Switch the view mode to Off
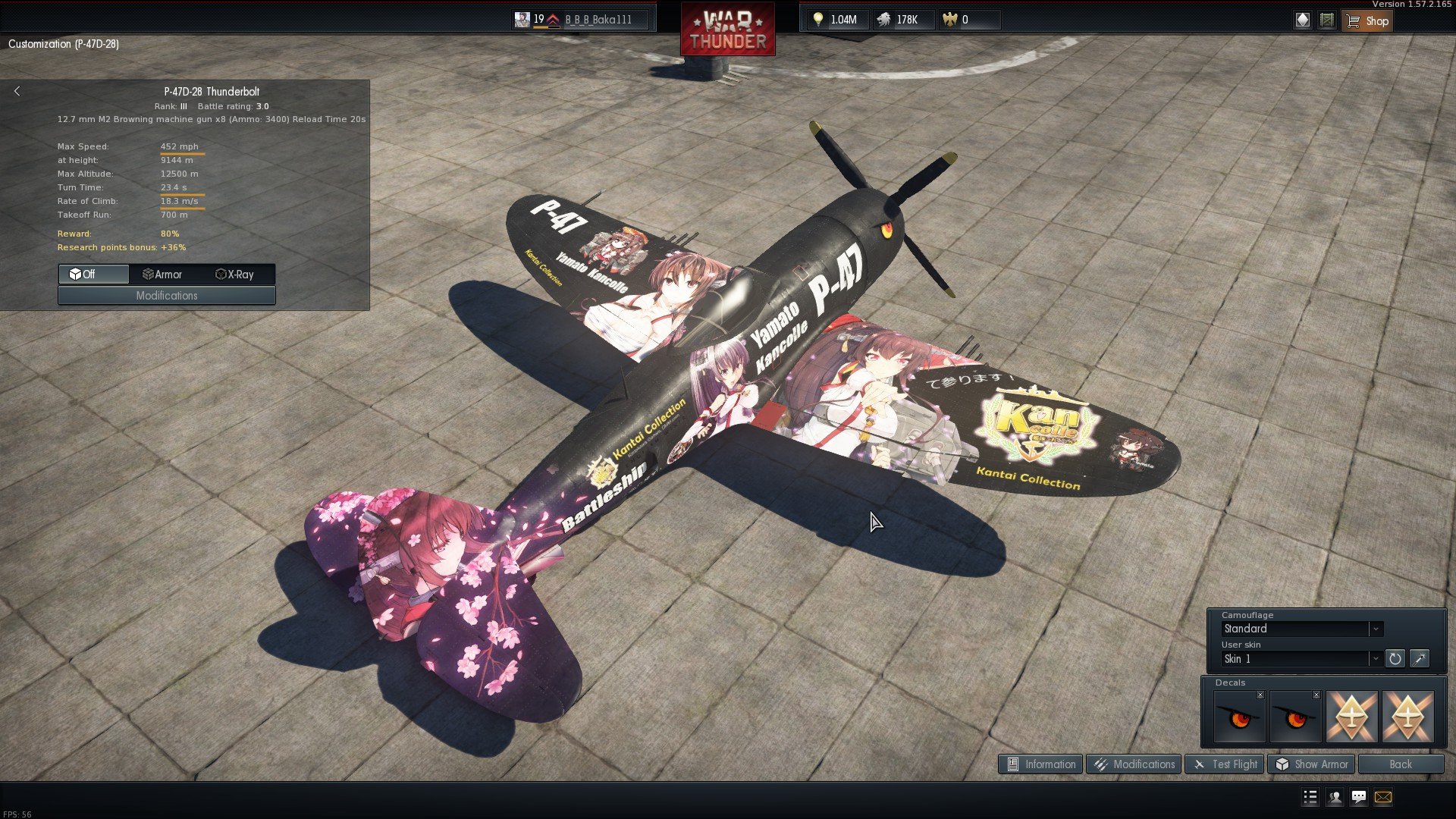Viewport: 1456px width, 819px height. pos(93,275)
